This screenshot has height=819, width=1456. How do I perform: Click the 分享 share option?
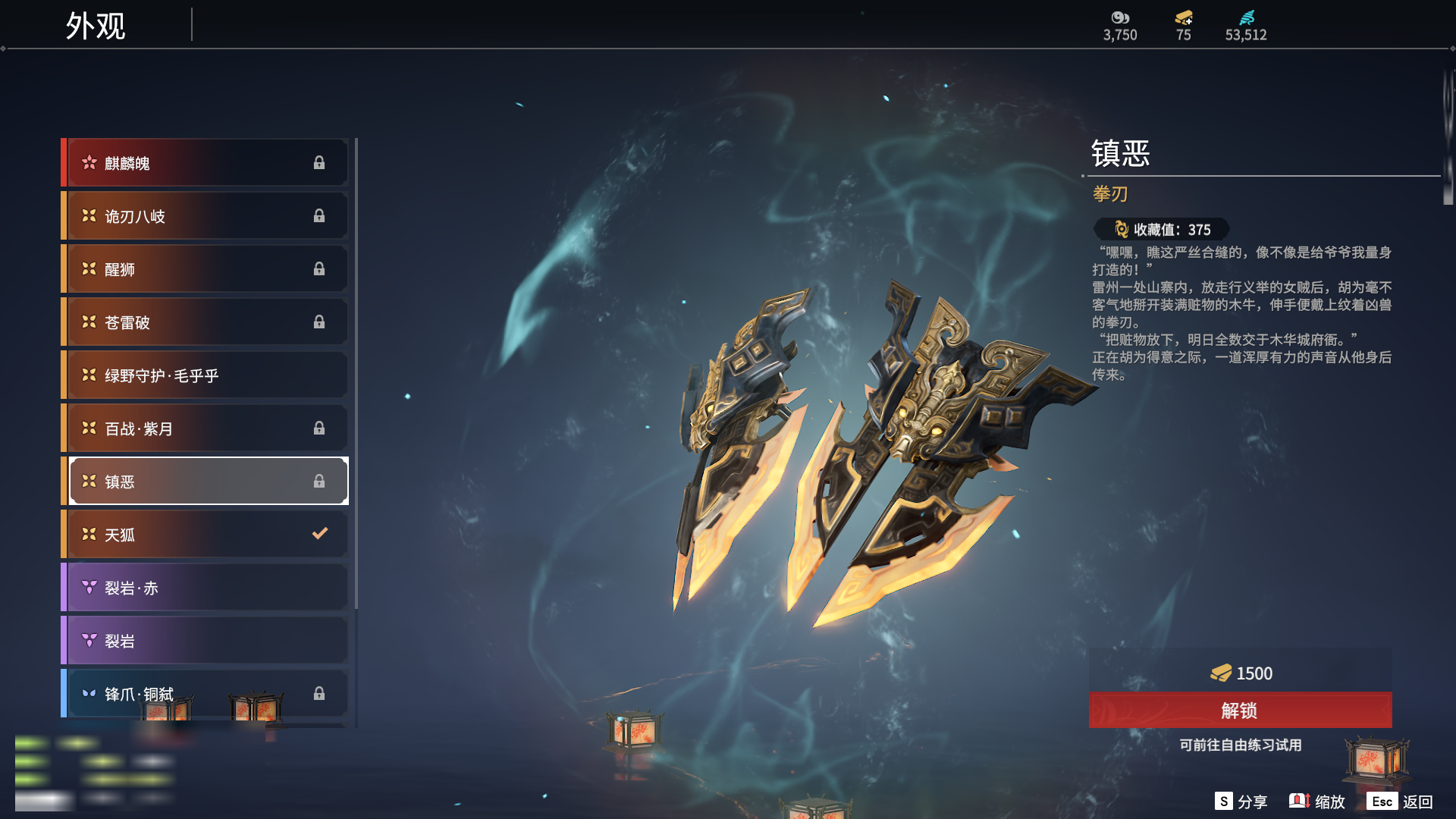1241,802
